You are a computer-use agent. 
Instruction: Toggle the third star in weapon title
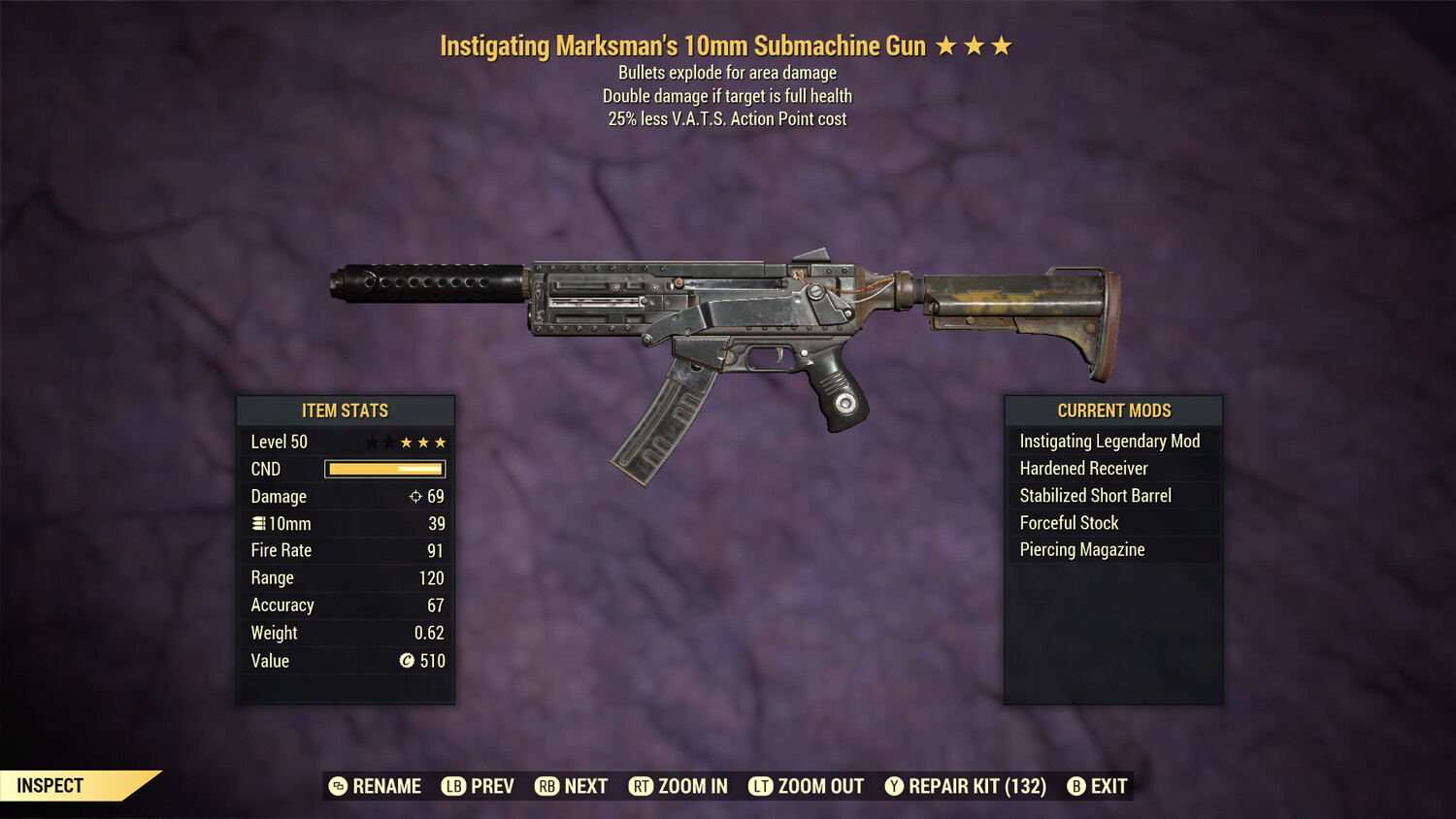(1002, 45)
